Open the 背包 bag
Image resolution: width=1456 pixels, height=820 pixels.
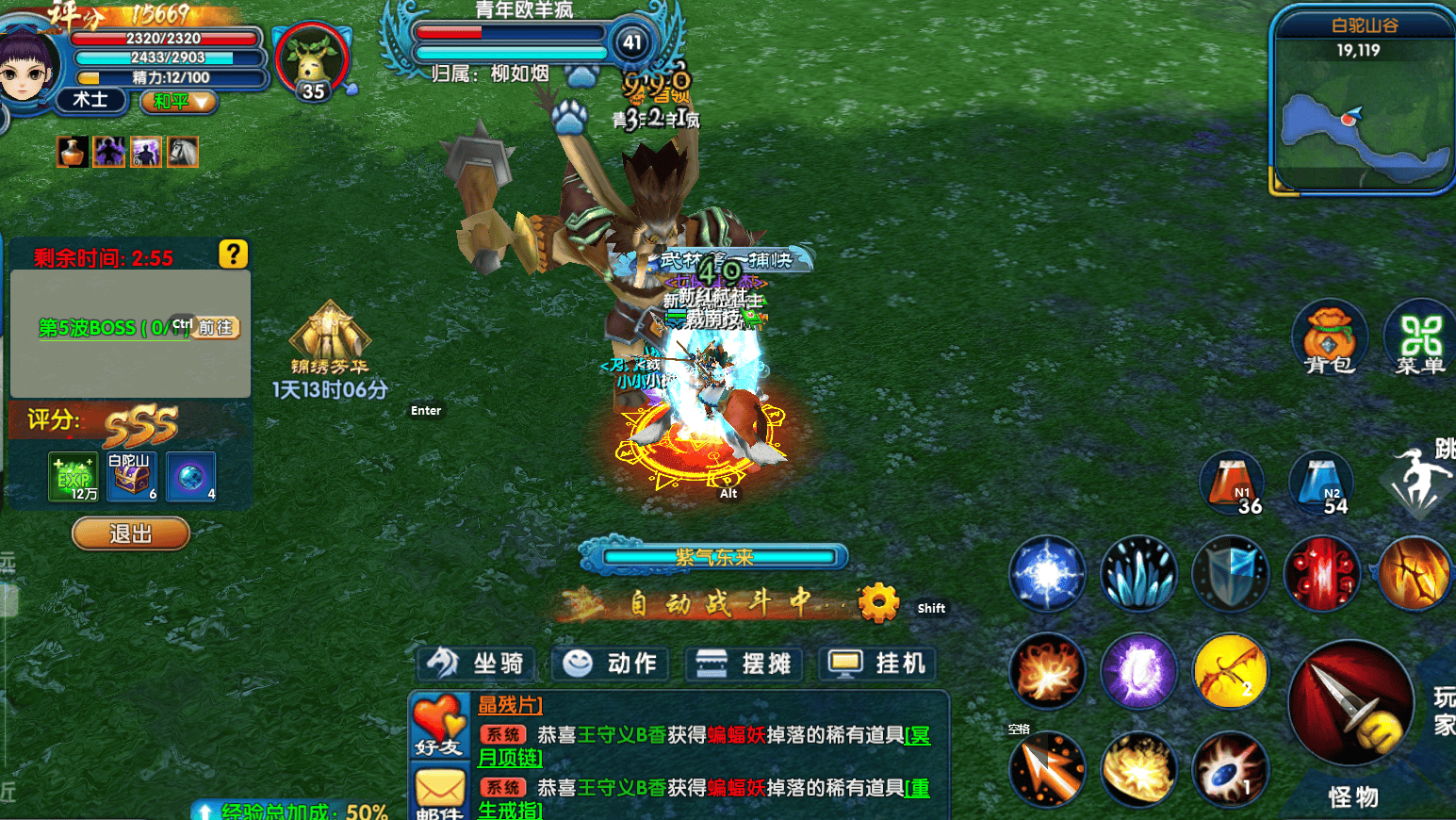point(1329,337)
